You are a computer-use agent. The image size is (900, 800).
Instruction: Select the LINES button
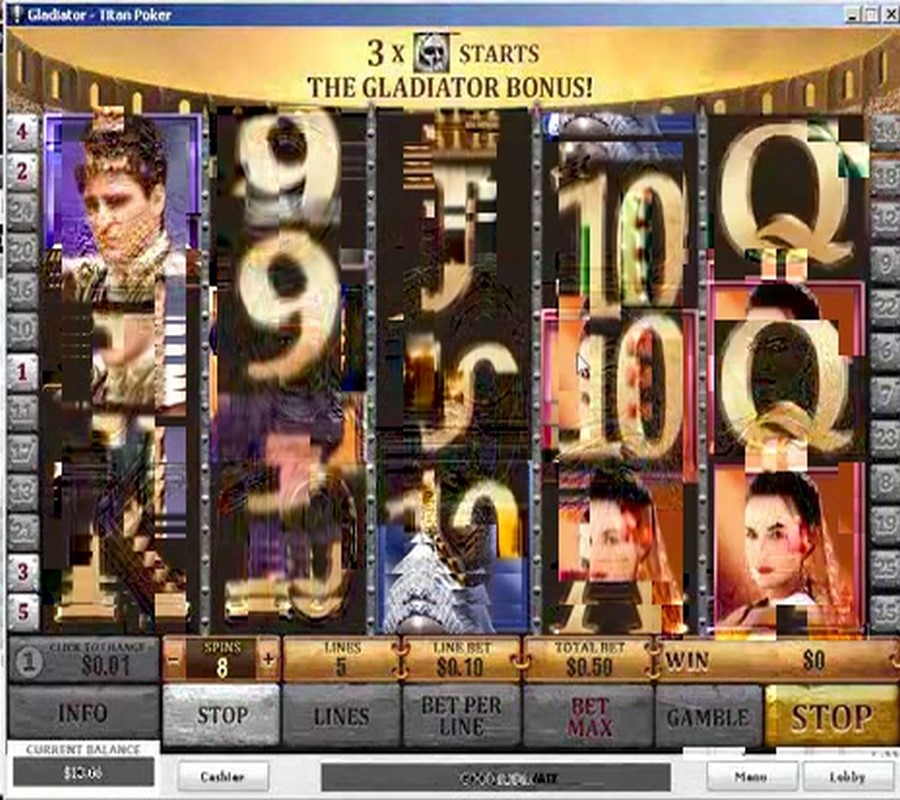[341, 715]
